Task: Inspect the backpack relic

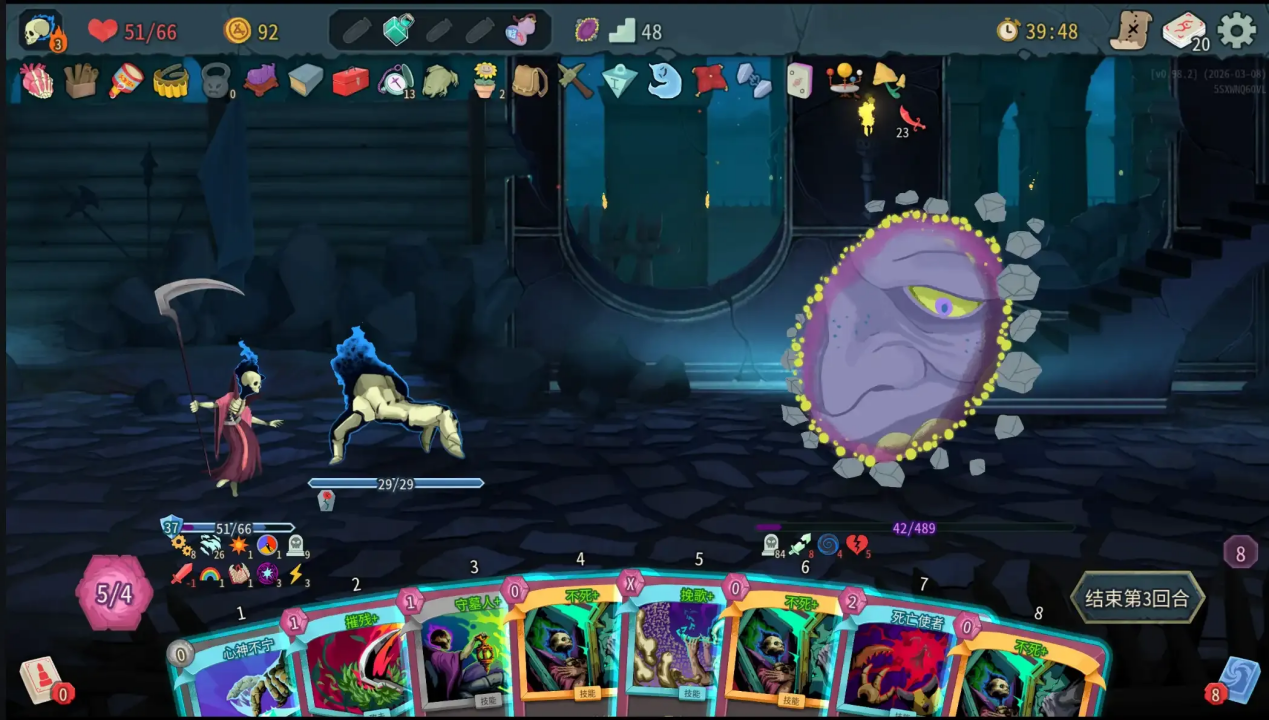Action: click(x=530, y=80)
